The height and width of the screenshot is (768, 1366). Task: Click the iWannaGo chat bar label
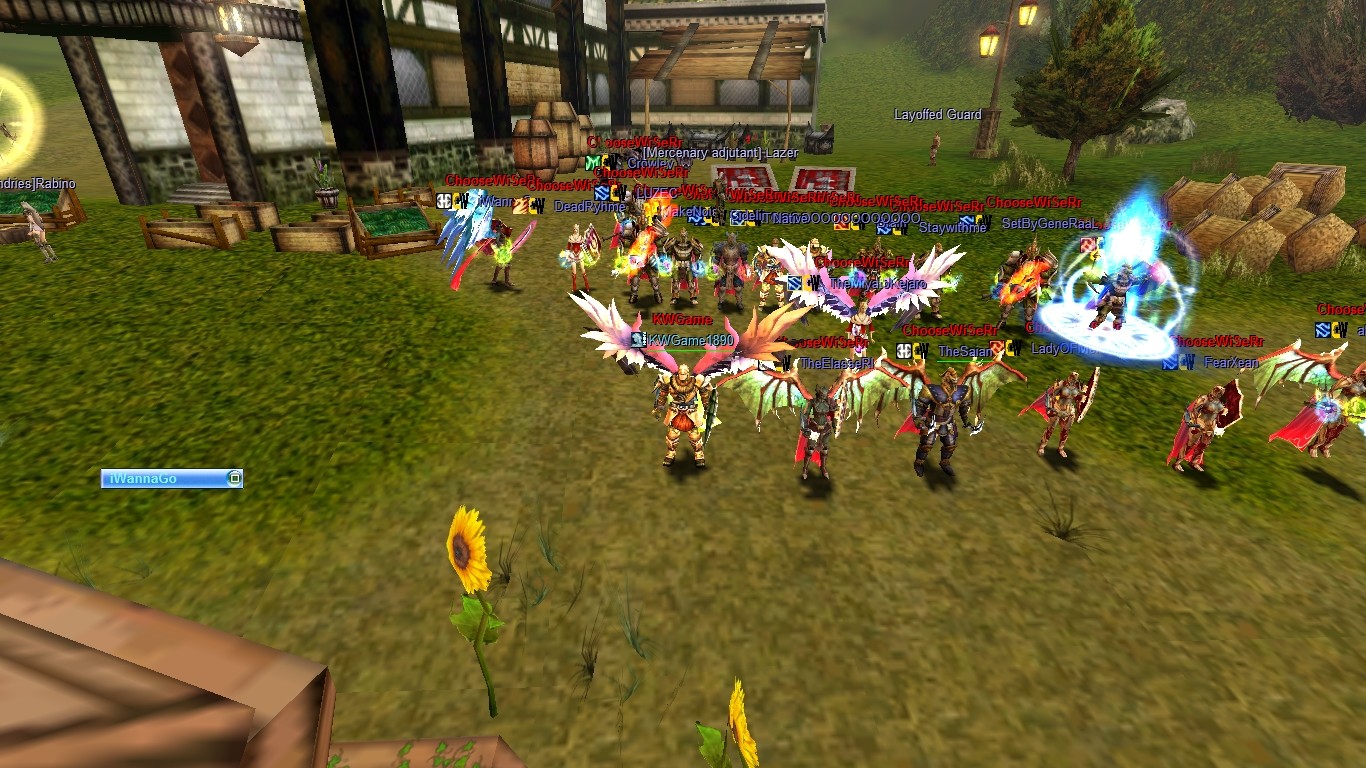point(140,479)
